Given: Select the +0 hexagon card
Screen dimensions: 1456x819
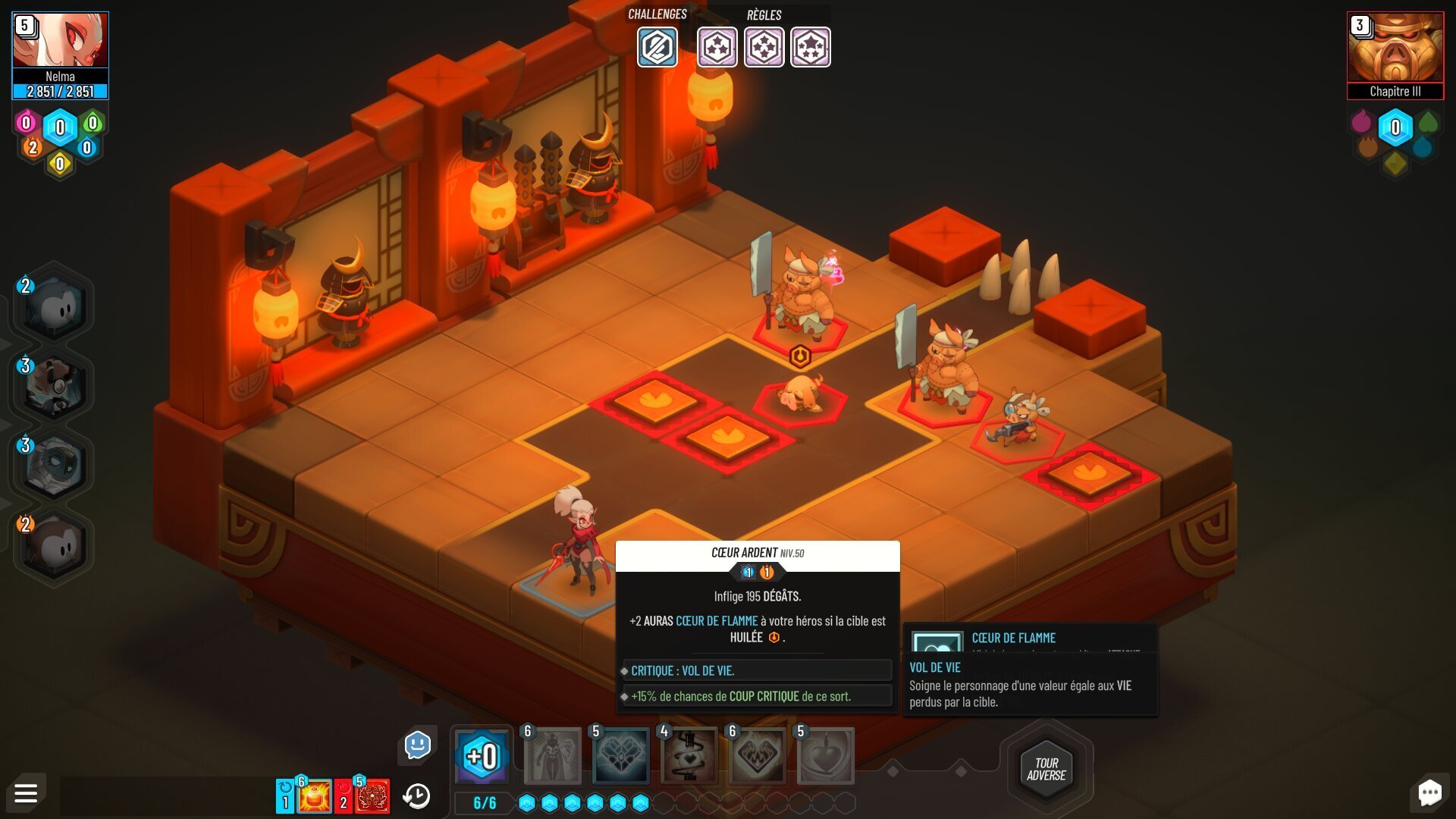Looking at the screenshot, I should coord(482,756).
